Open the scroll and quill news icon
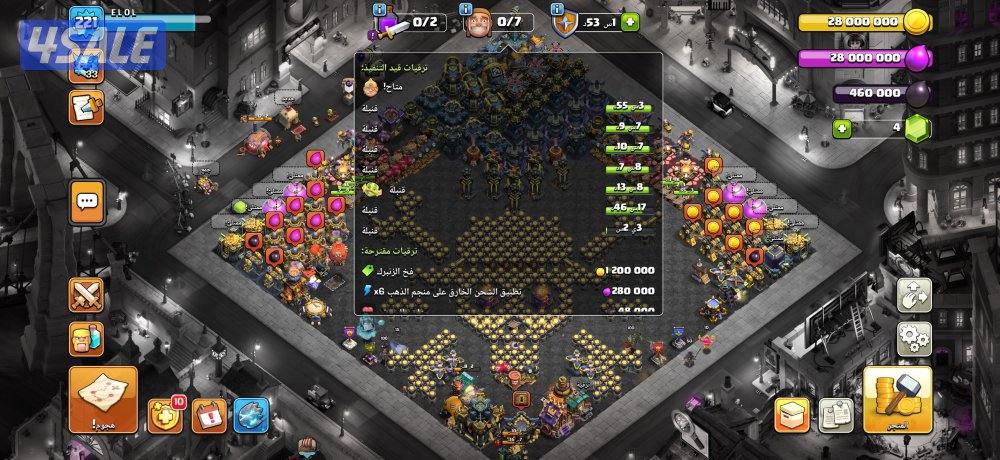Screen dimensions: 1000x460 tap(87, 107)
